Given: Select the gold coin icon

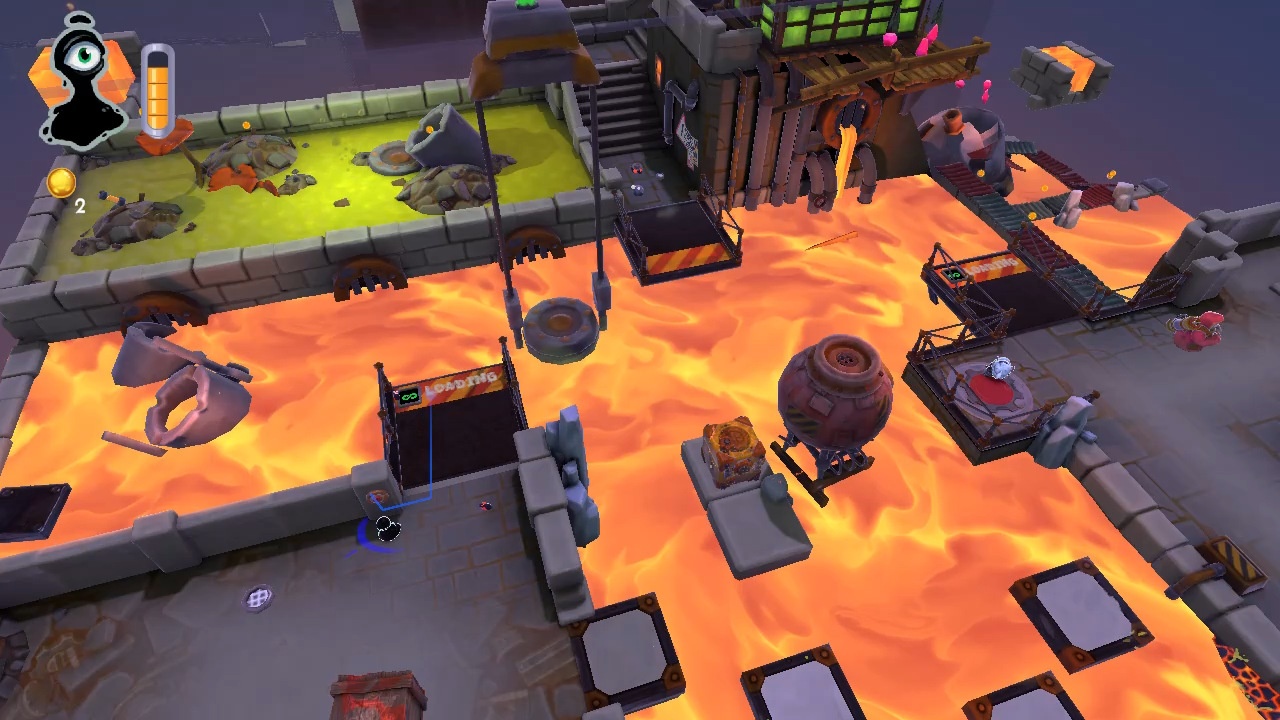Looking at the screenshot, I should (x=61, y=182).
